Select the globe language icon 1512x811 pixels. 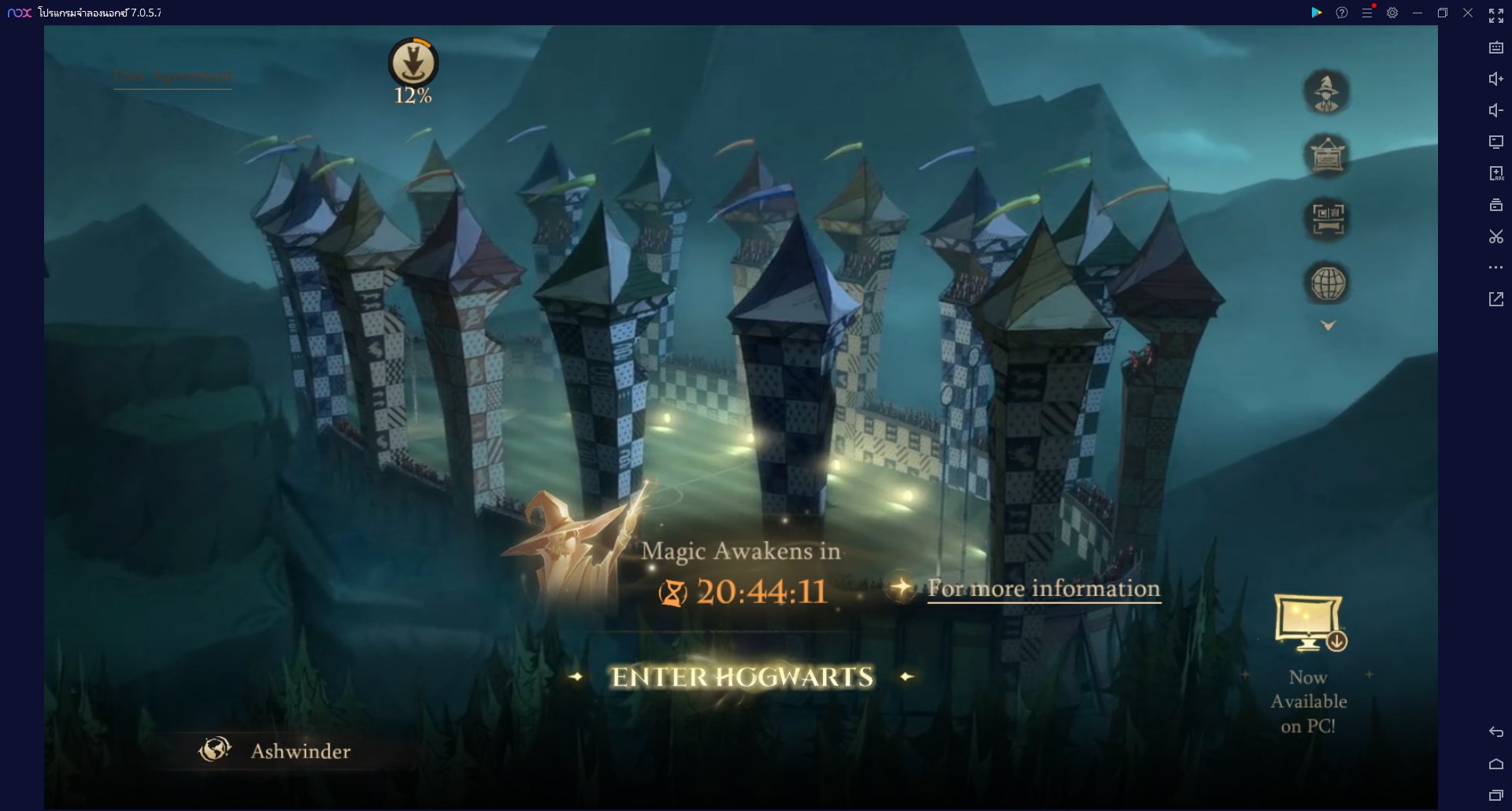click(1329, 283)
